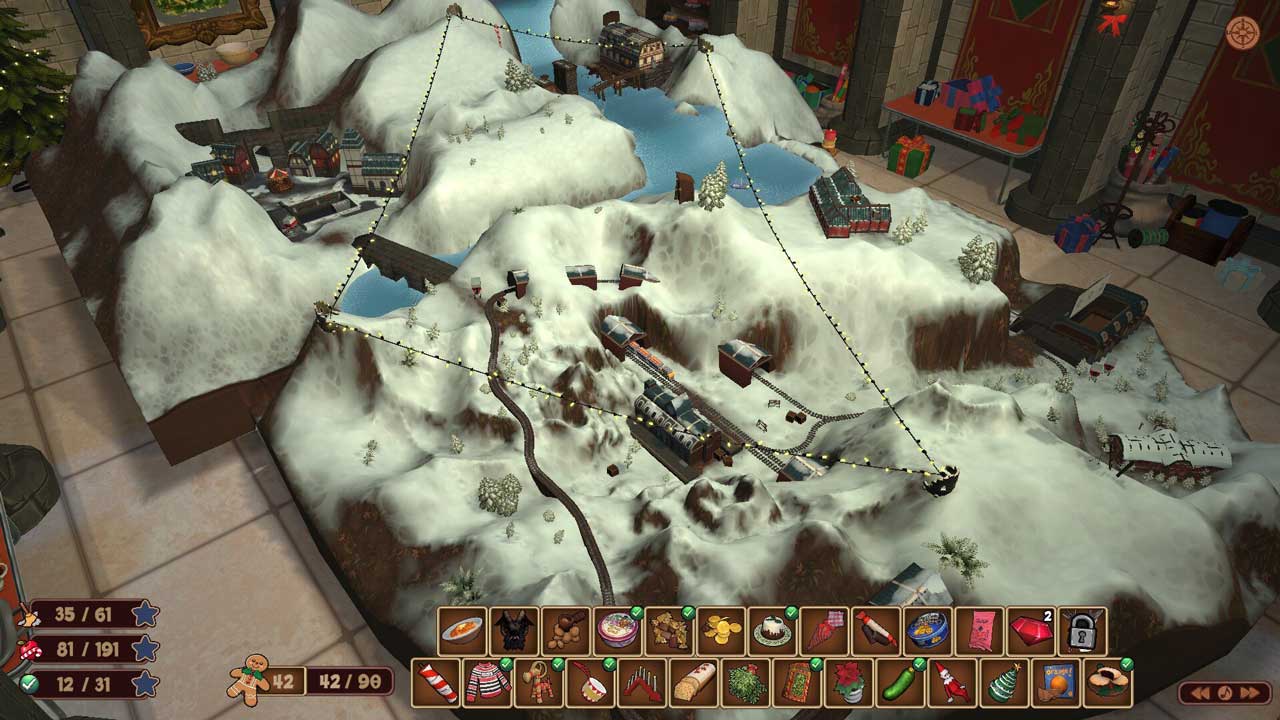Pick the red poinsettia plant slot
The image size is (1280, 720).
click(x=849, y=682)
